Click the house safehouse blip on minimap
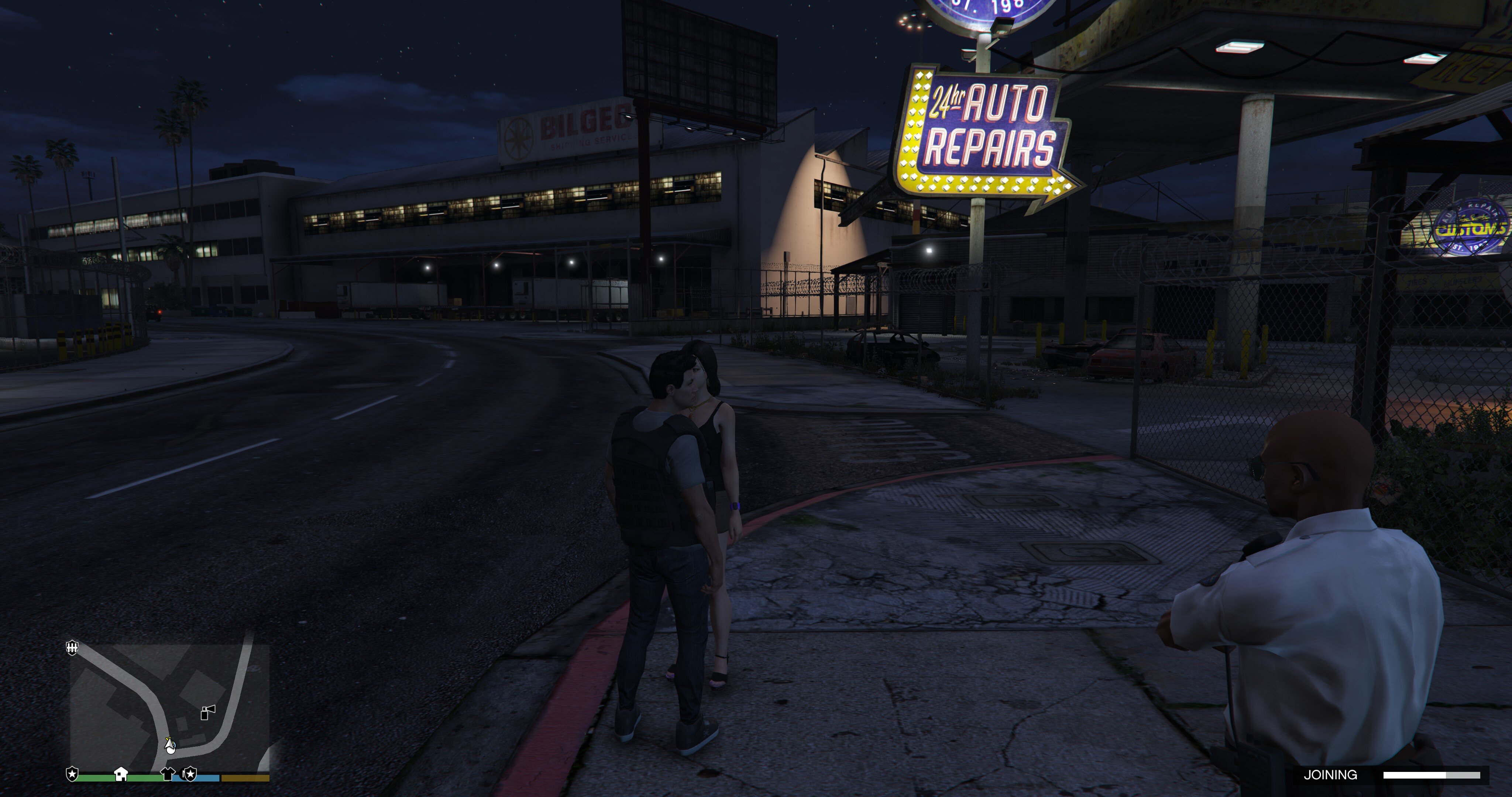1512x797 pixels. pos(121,773)
